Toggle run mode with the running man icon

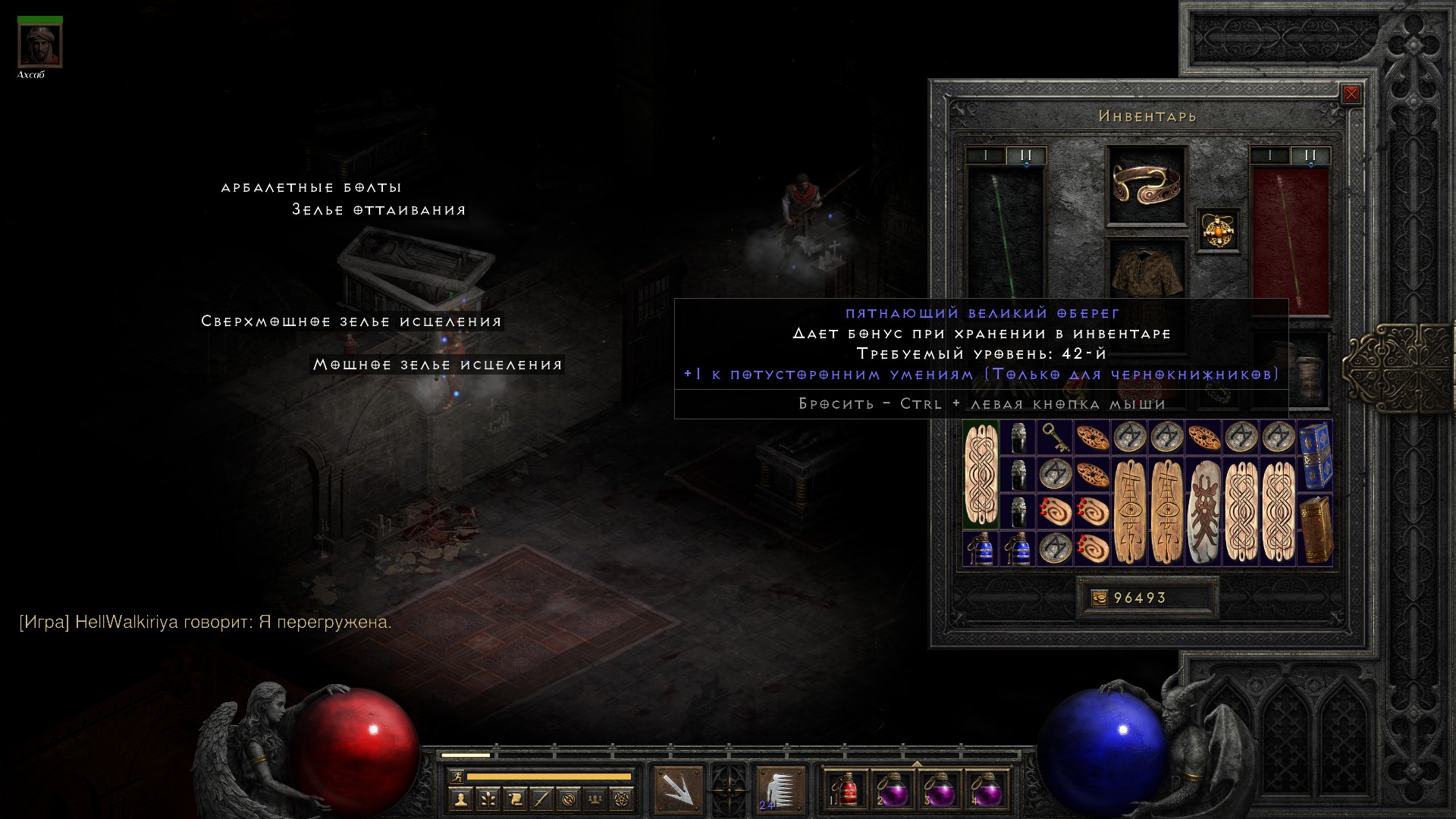456,776
